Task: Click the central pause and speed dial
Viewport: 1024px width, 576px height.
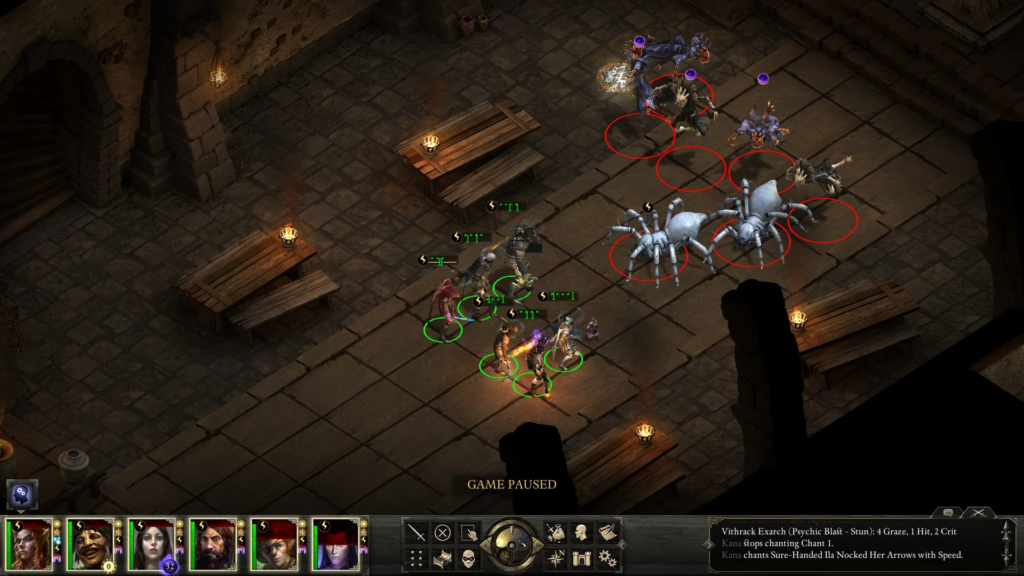Action: point(511,545)
